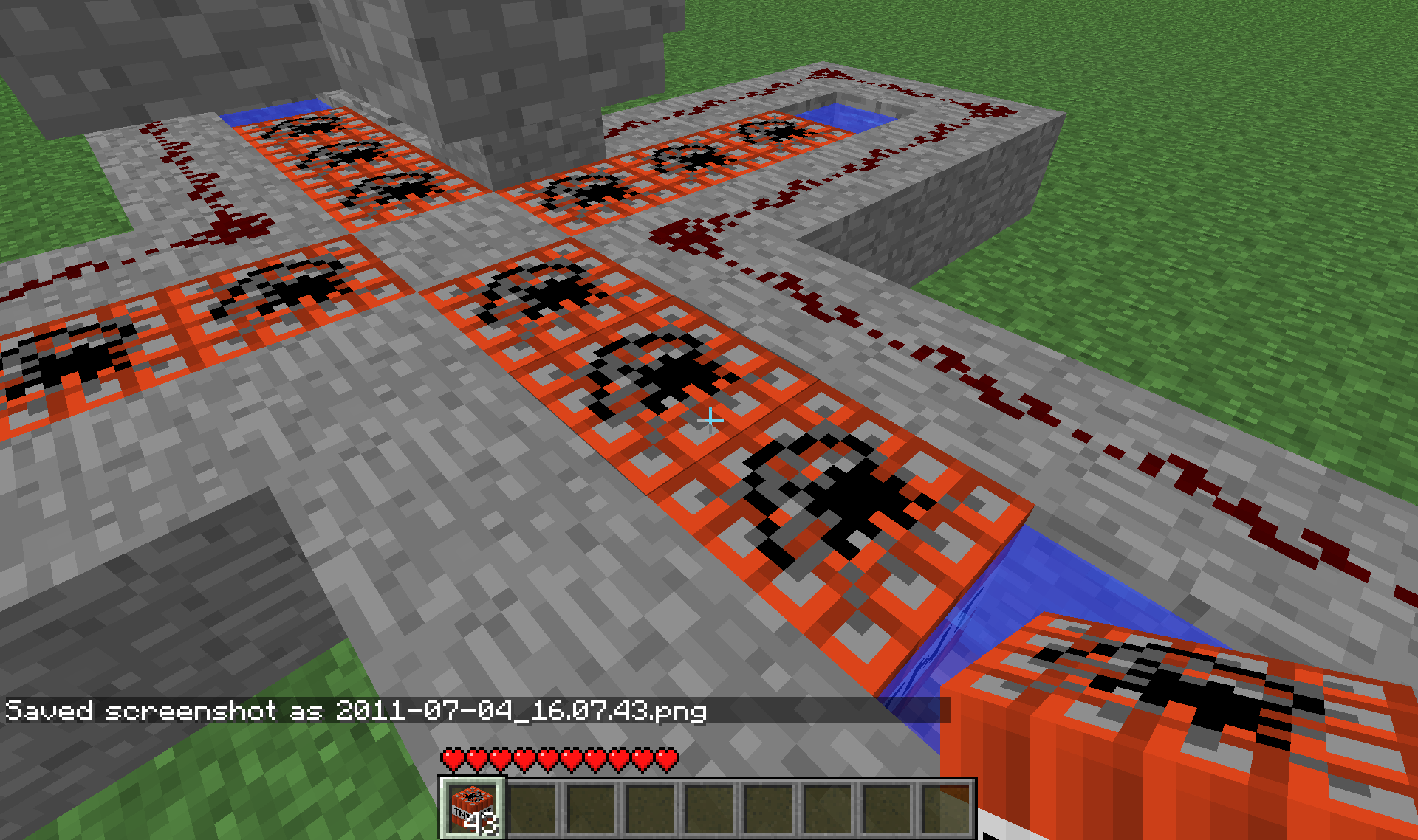Click the middle heart in the health row

click(x=559, y=757)
